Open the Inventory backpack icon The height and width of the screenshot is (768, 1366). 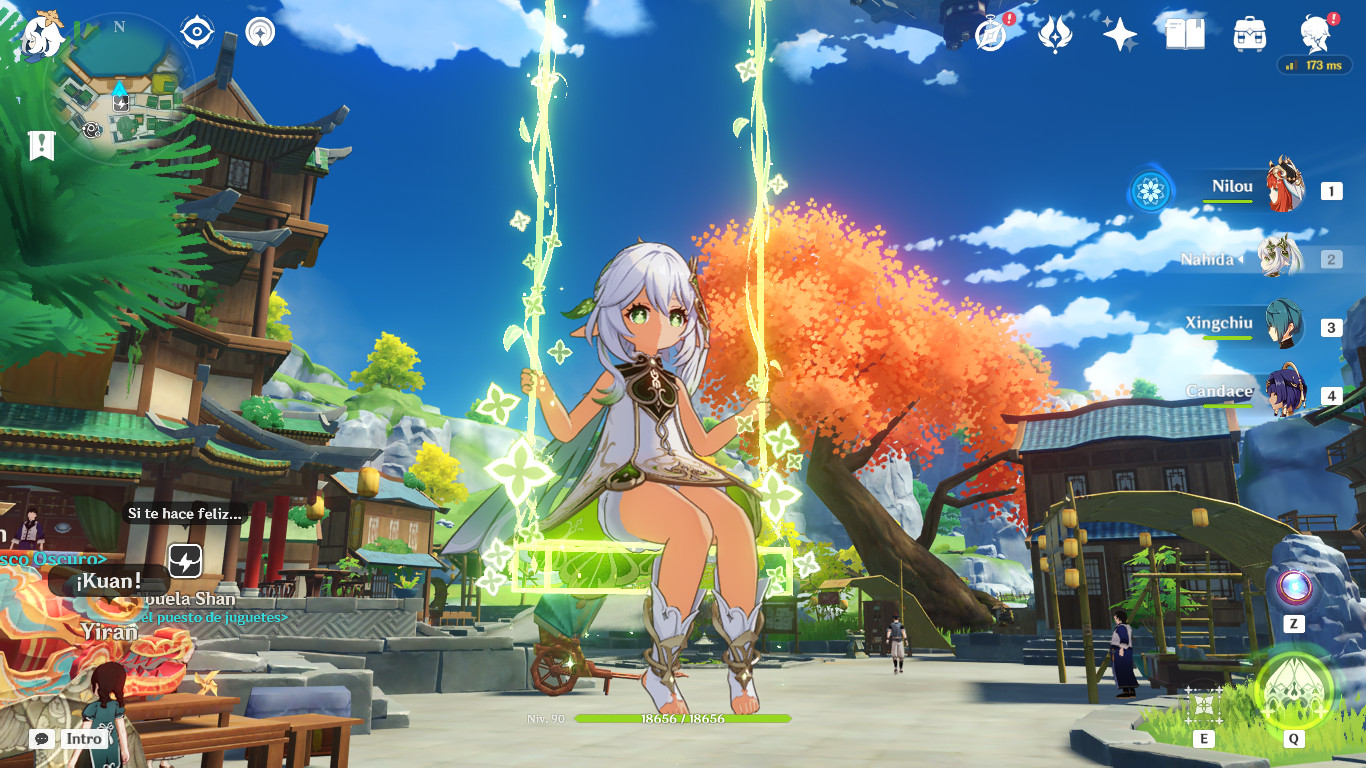point(1248,33)
